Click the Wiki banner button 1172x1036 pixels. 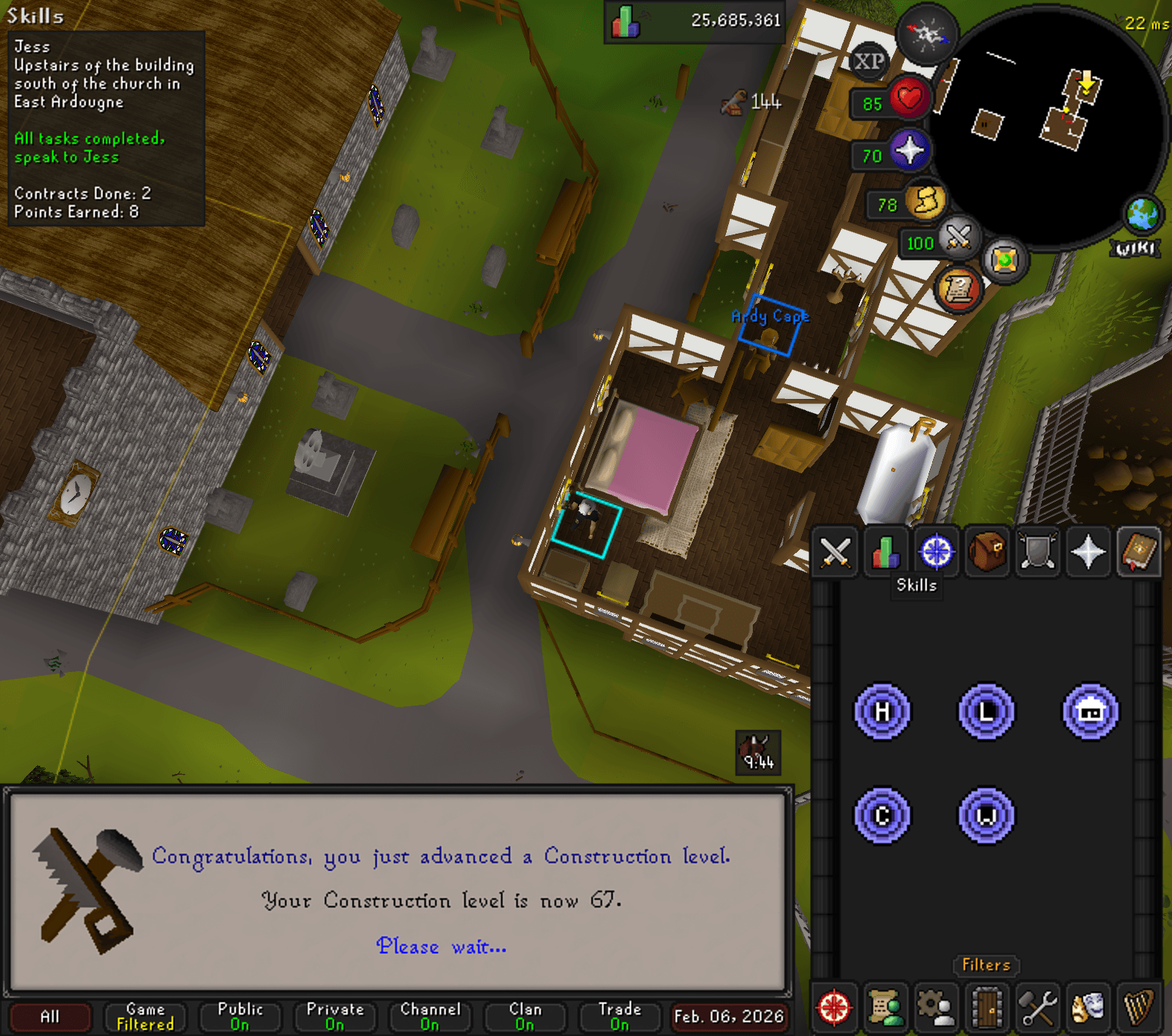coord(1136,246)
